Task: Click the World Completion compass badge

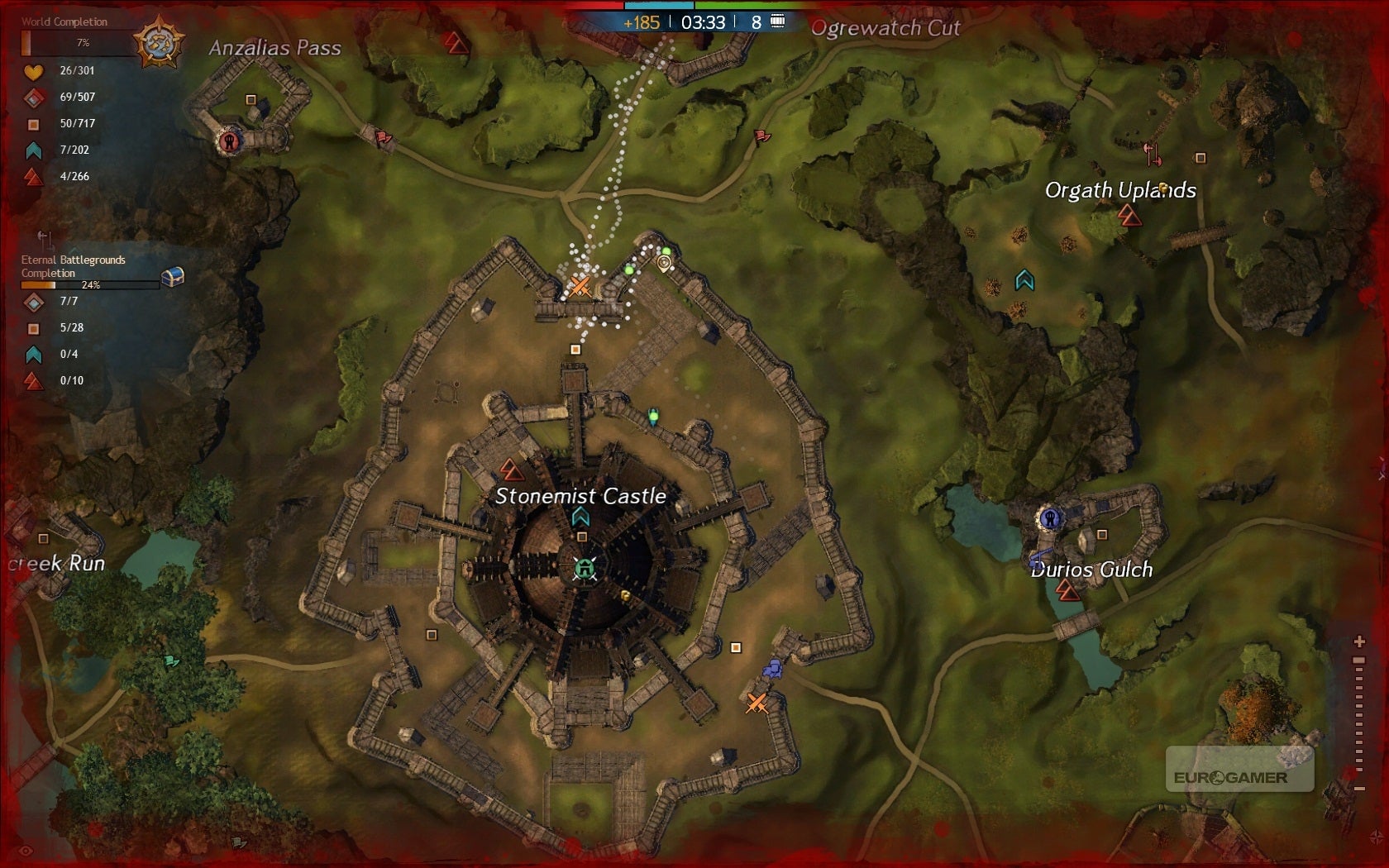Action: 159,42
